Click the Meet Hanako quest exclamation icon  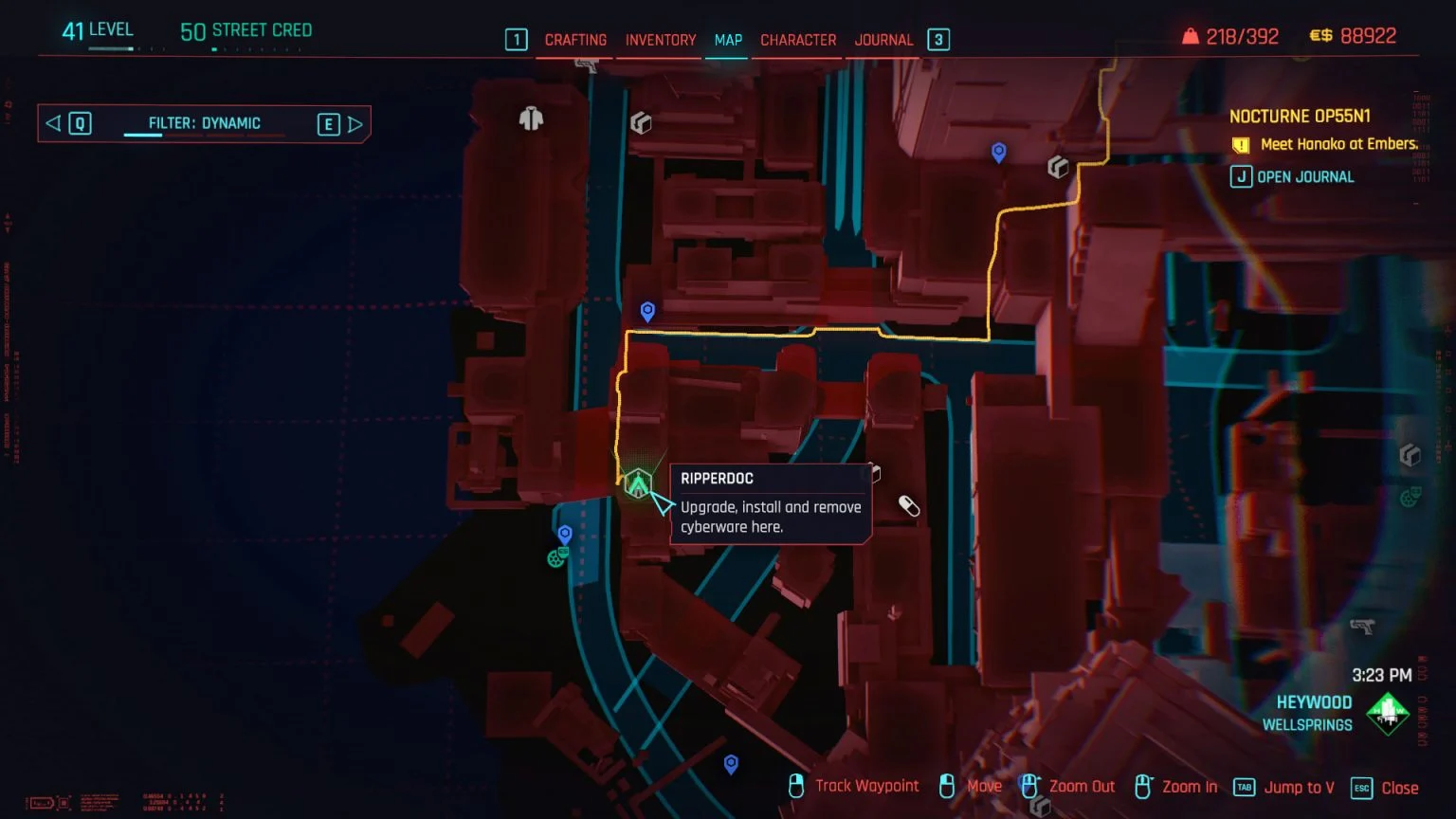coord(1242,145)
